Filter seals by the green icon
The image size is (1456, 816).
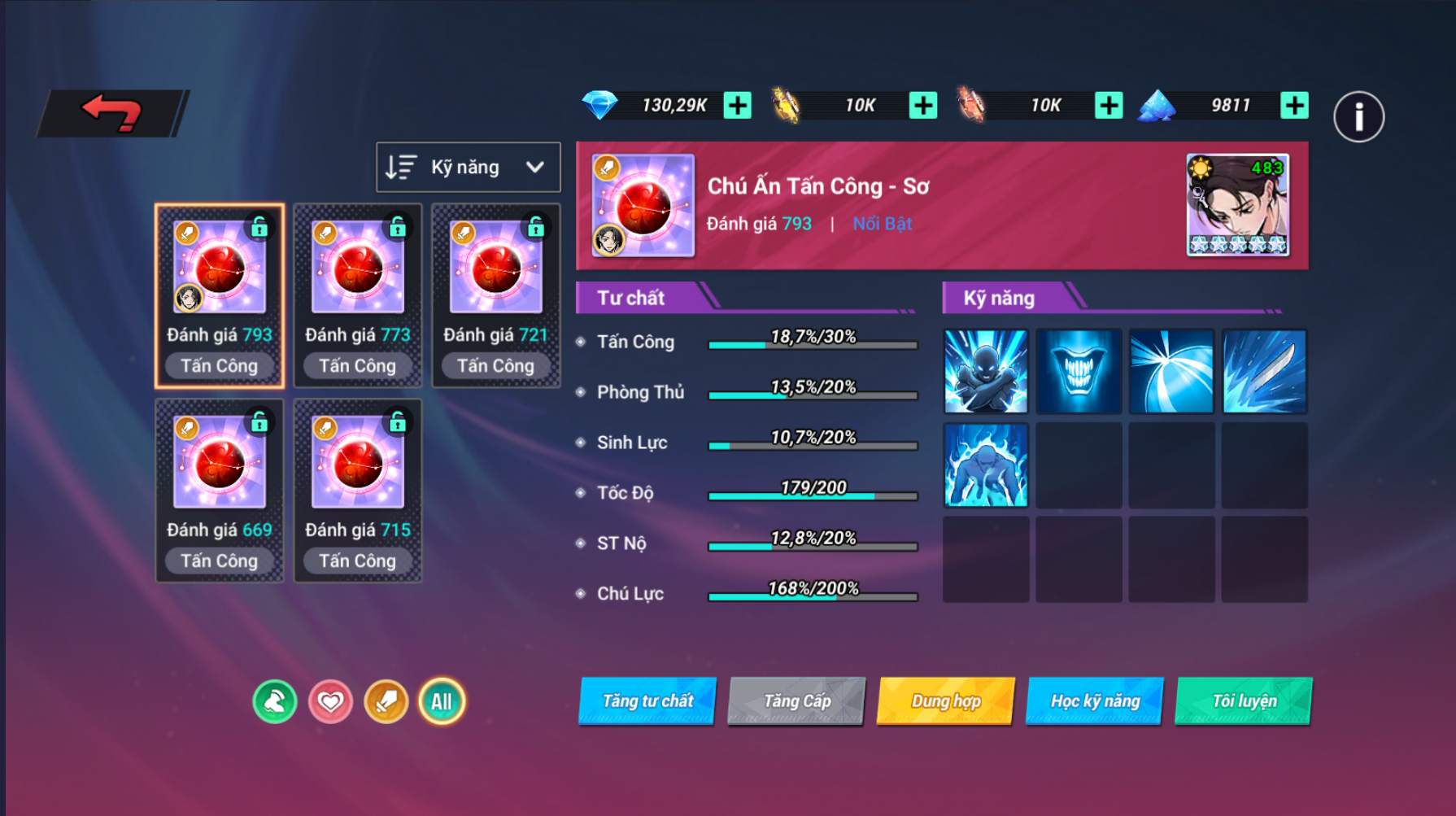(275, 701)
